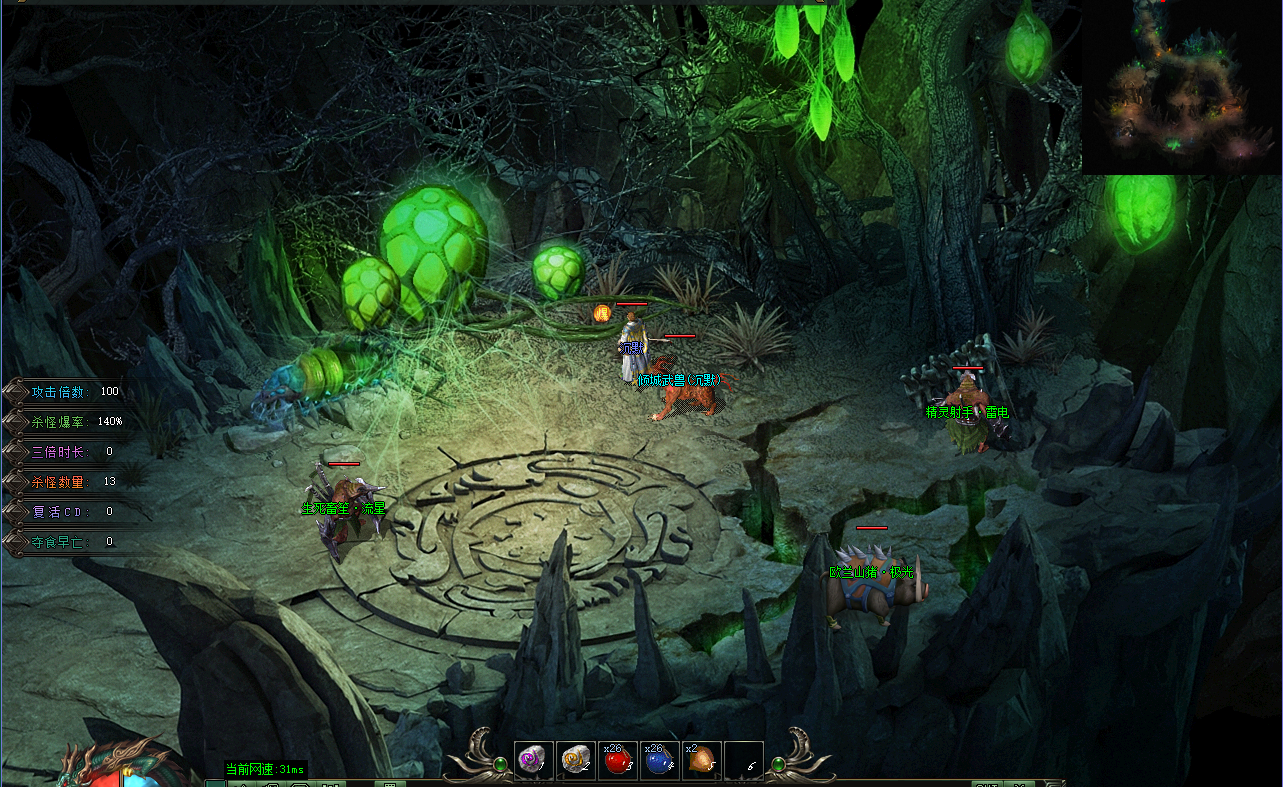Use the orange swirl stone in slot 2
Viewport: 1283px width, 787px height.
pos(575,761)
